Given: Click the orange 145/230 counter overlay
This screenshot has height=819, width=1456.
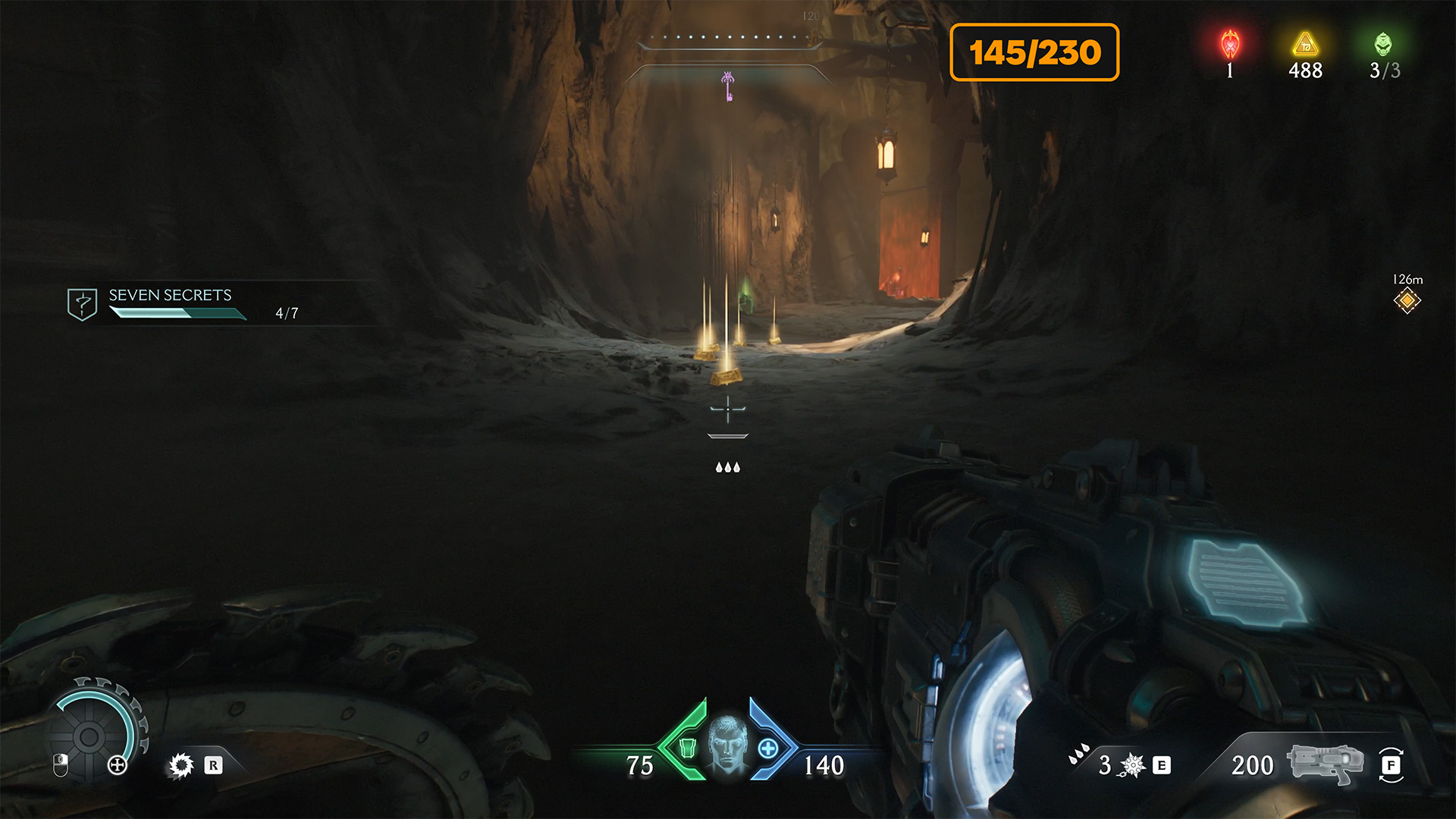Looking at the screenshot, I should point(1034,52).
